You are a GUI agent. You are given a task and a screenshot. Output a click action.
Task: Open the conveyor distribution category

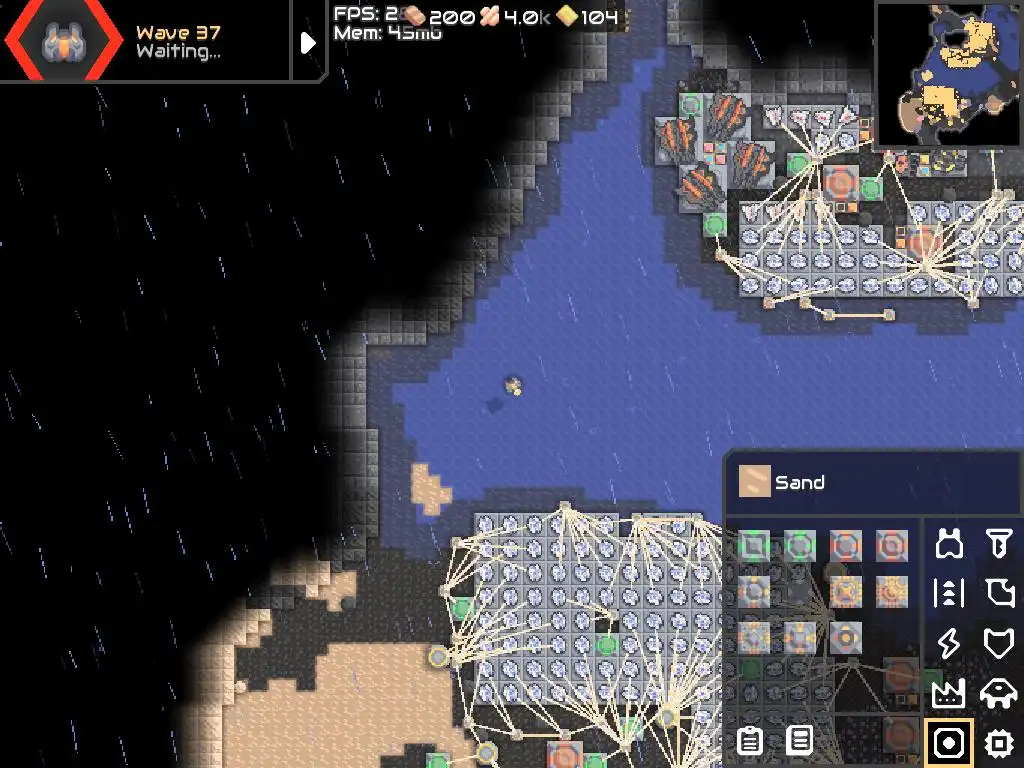click(948, 593)
